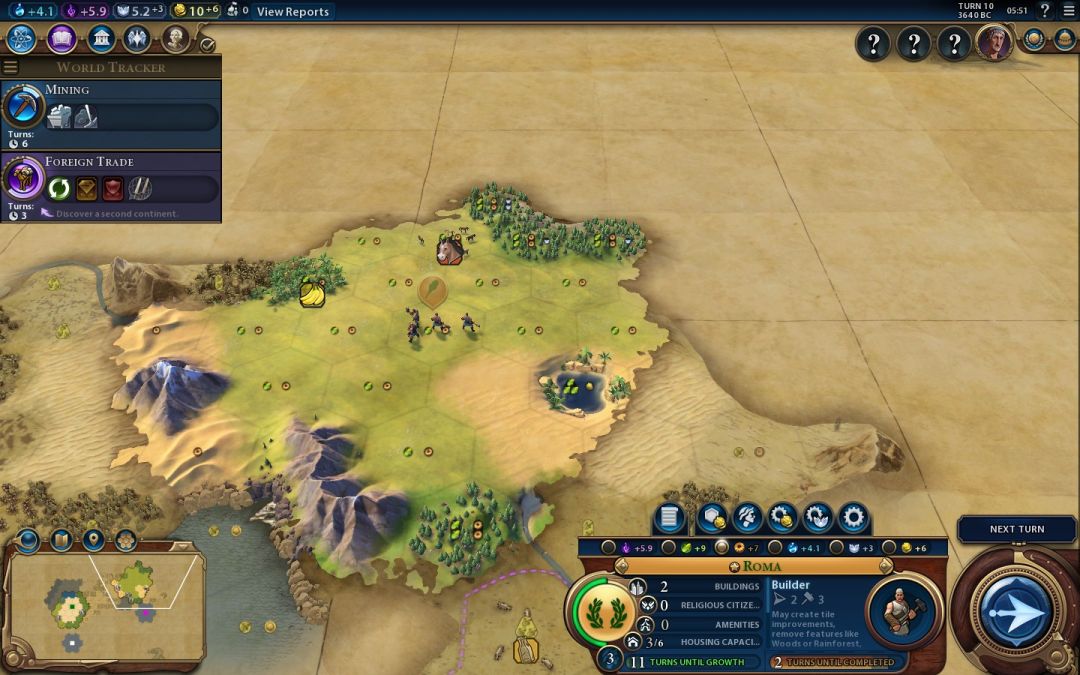Open the city production gear icon
The image size is (1080, 675).
click(x=853, y=518)
